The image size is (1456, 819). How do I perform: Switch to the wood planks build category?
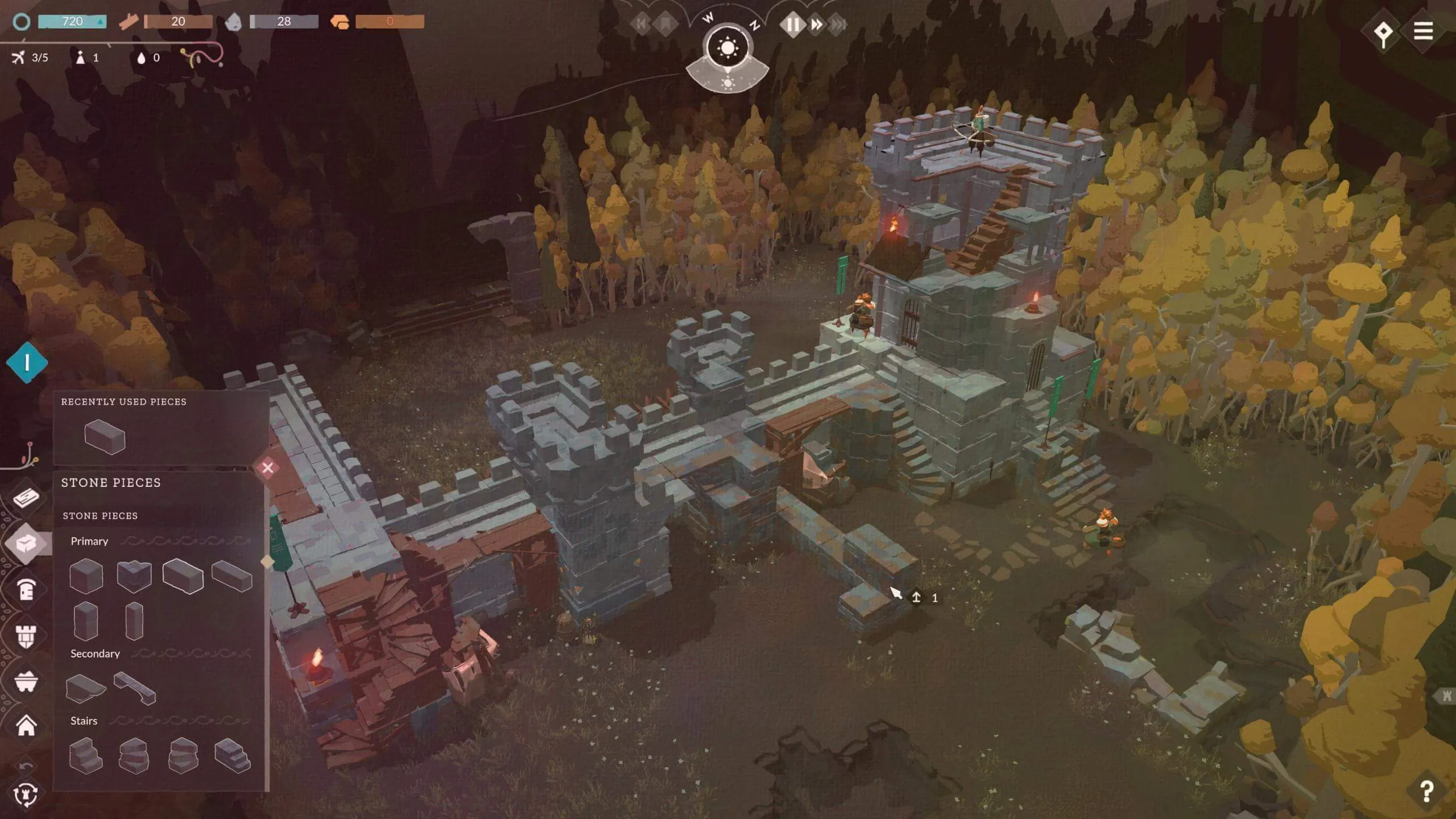tap(26, 498)
